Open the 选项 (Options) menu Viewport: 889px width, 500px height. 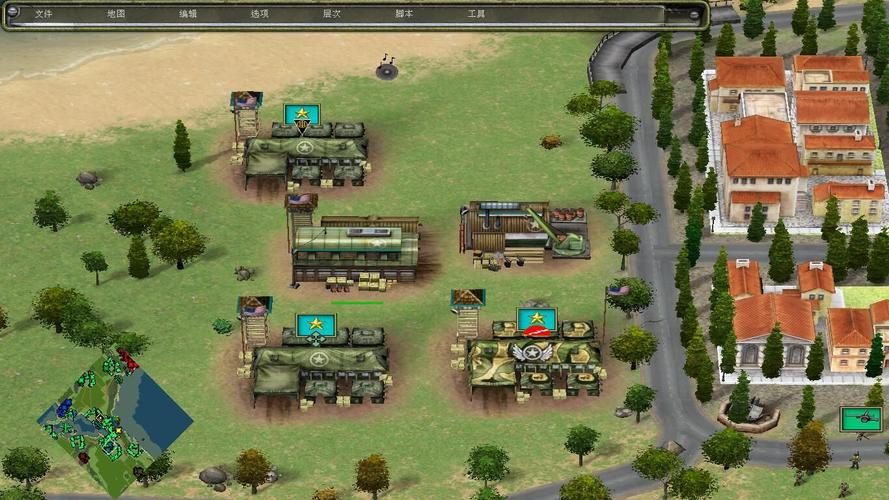pyautogui.click(x=260, y=14)
